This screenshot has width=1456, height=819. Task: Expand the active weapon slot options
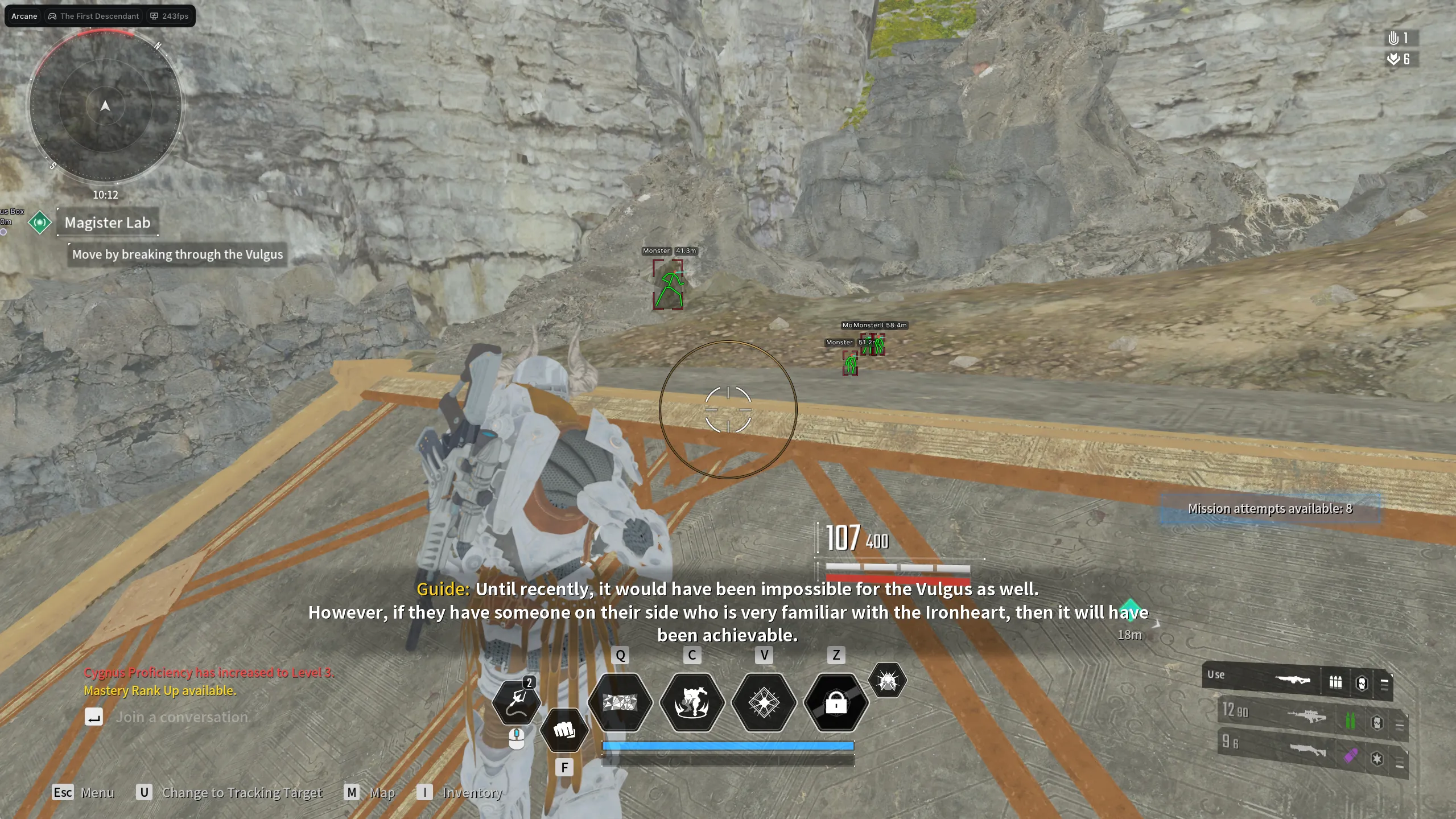point(1385,684)
